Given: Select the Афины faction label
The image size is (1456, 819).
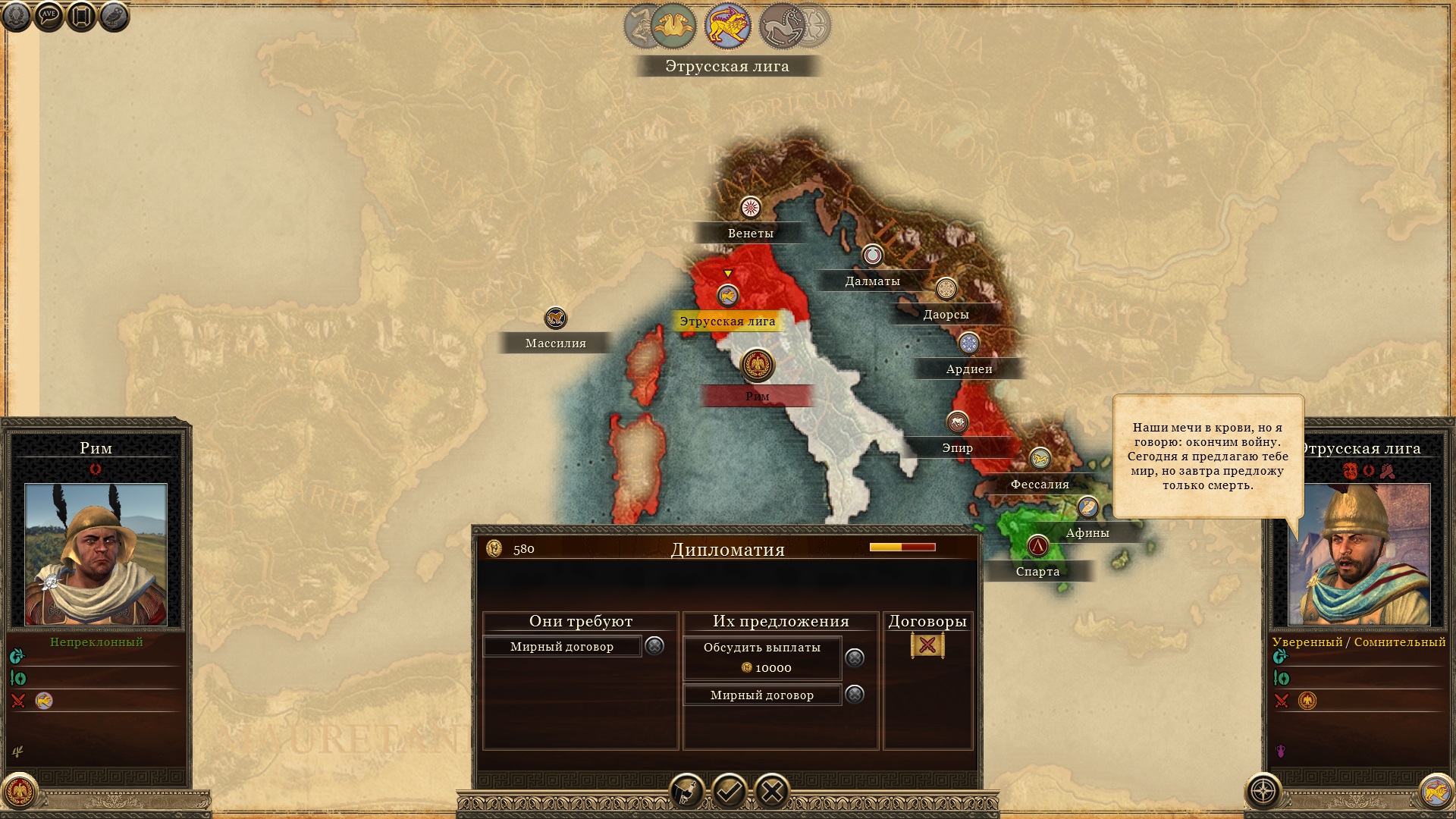Looking at the screenshot, I should click(x=1087, y=533).
